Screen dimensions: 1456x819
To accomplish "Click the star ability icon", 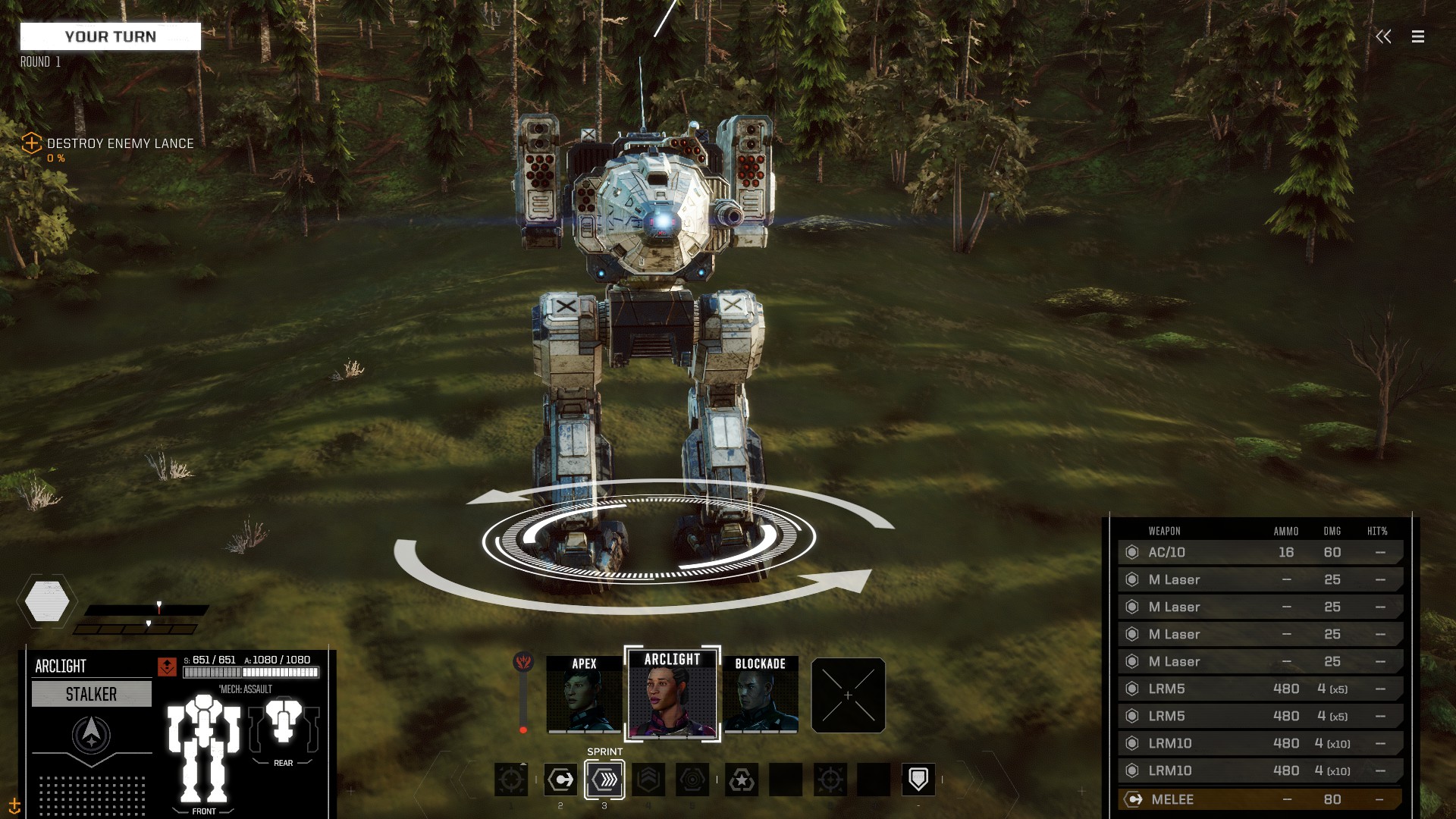I will pos(742,780).
